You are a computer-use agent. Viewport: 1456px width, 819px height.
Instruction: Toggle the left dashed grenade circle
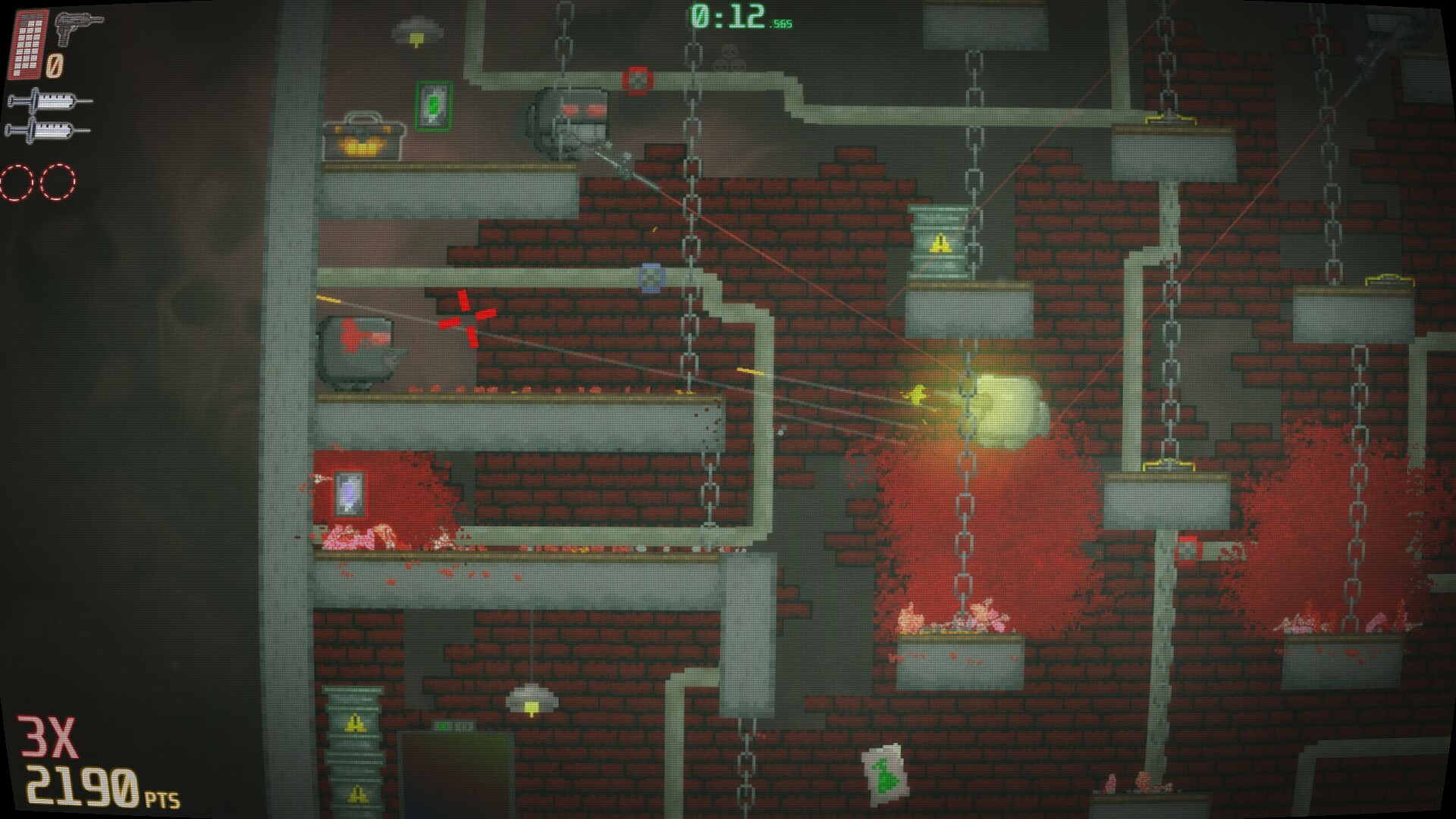(15, 181)
